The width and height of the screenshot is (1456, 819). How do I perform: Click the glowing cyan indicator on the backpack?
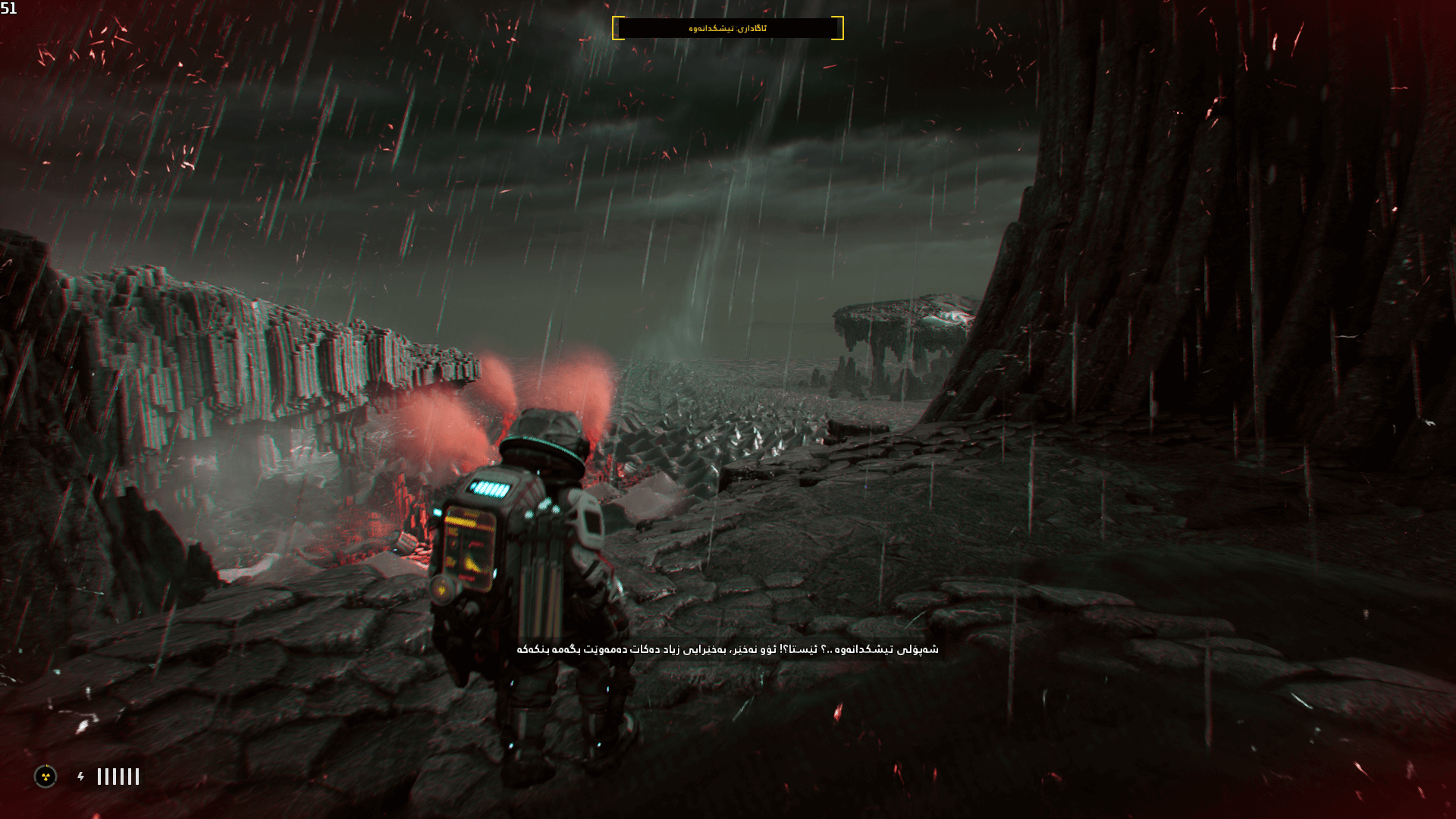489,489
